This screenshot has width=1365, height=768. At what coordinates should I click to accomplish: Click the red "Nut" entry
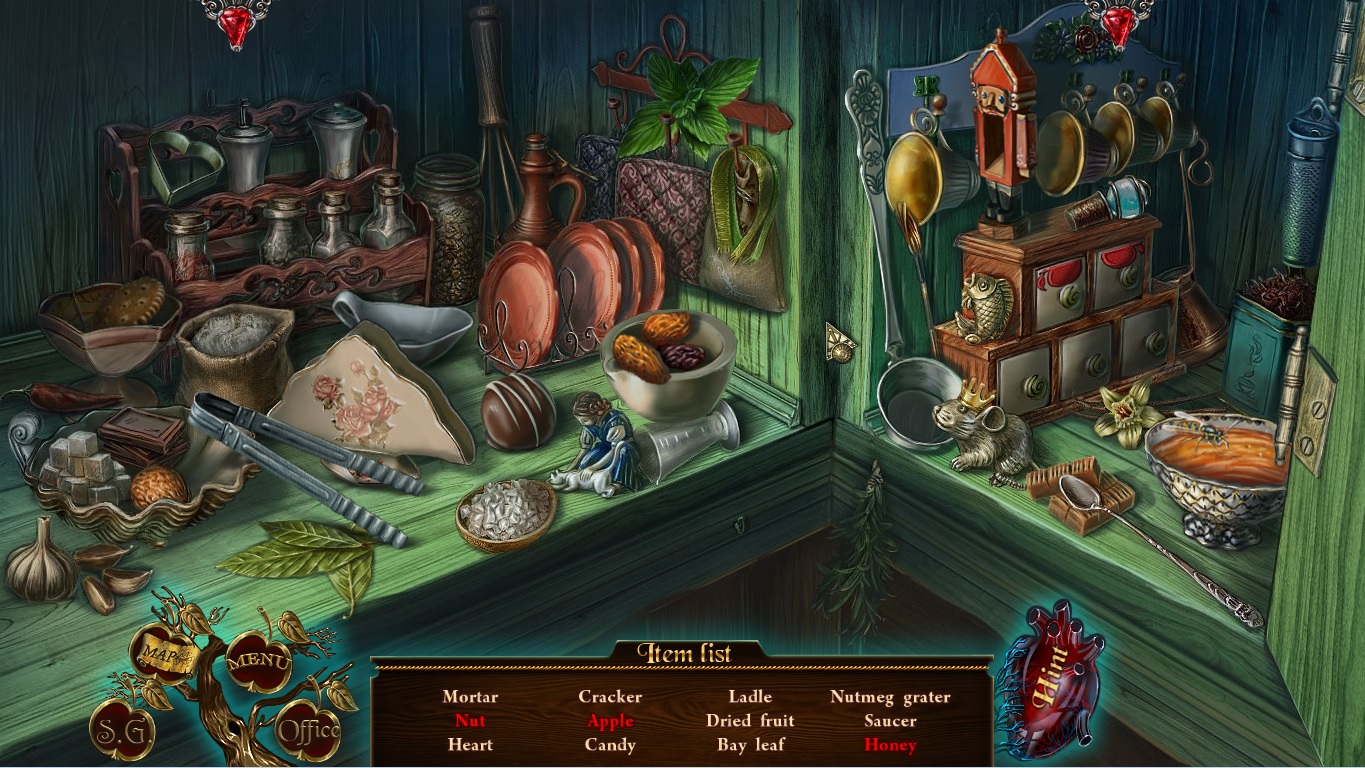click(x=471, y=721)
